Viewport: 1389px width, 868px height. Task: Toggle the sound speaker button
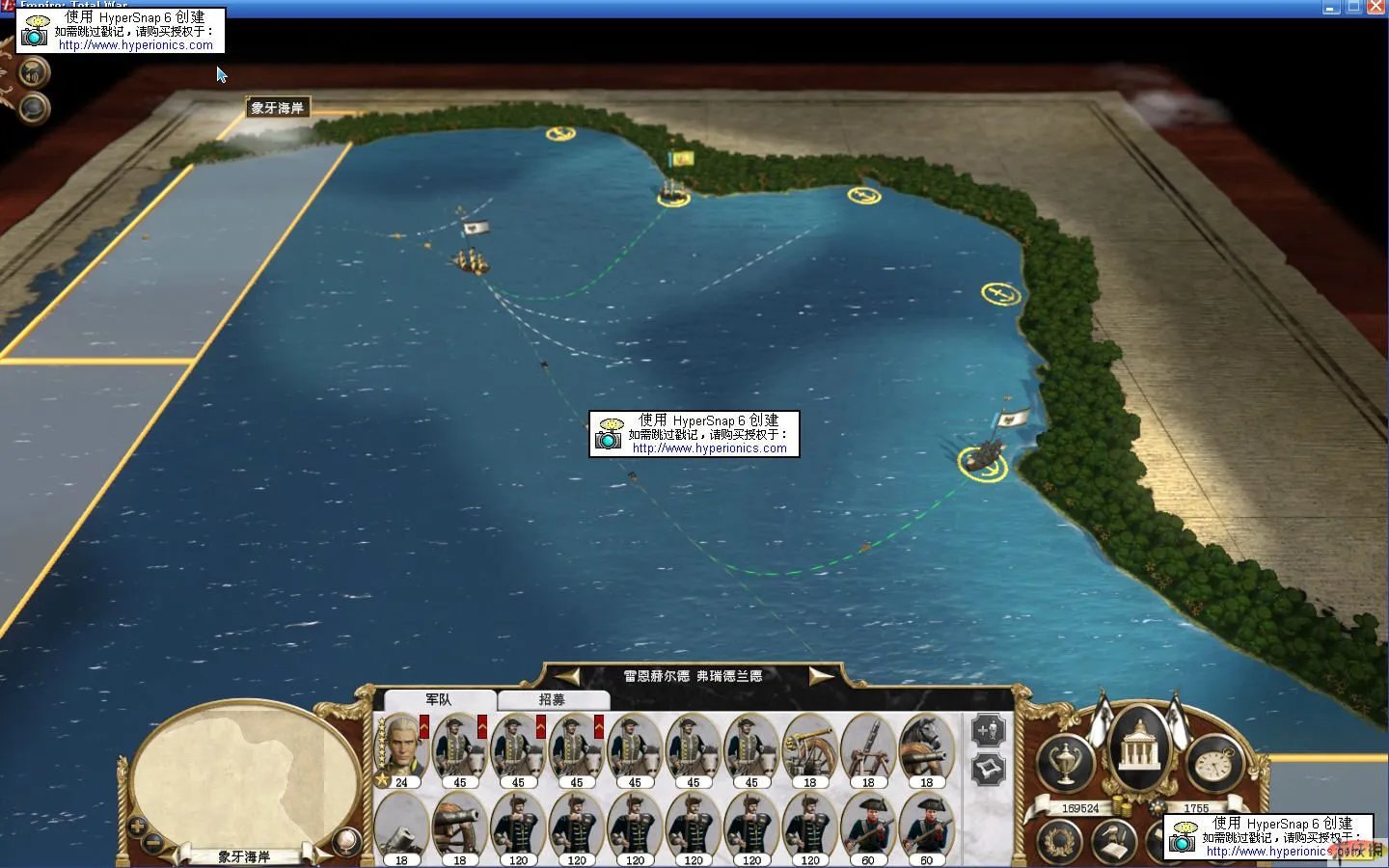tap(34, 72)
